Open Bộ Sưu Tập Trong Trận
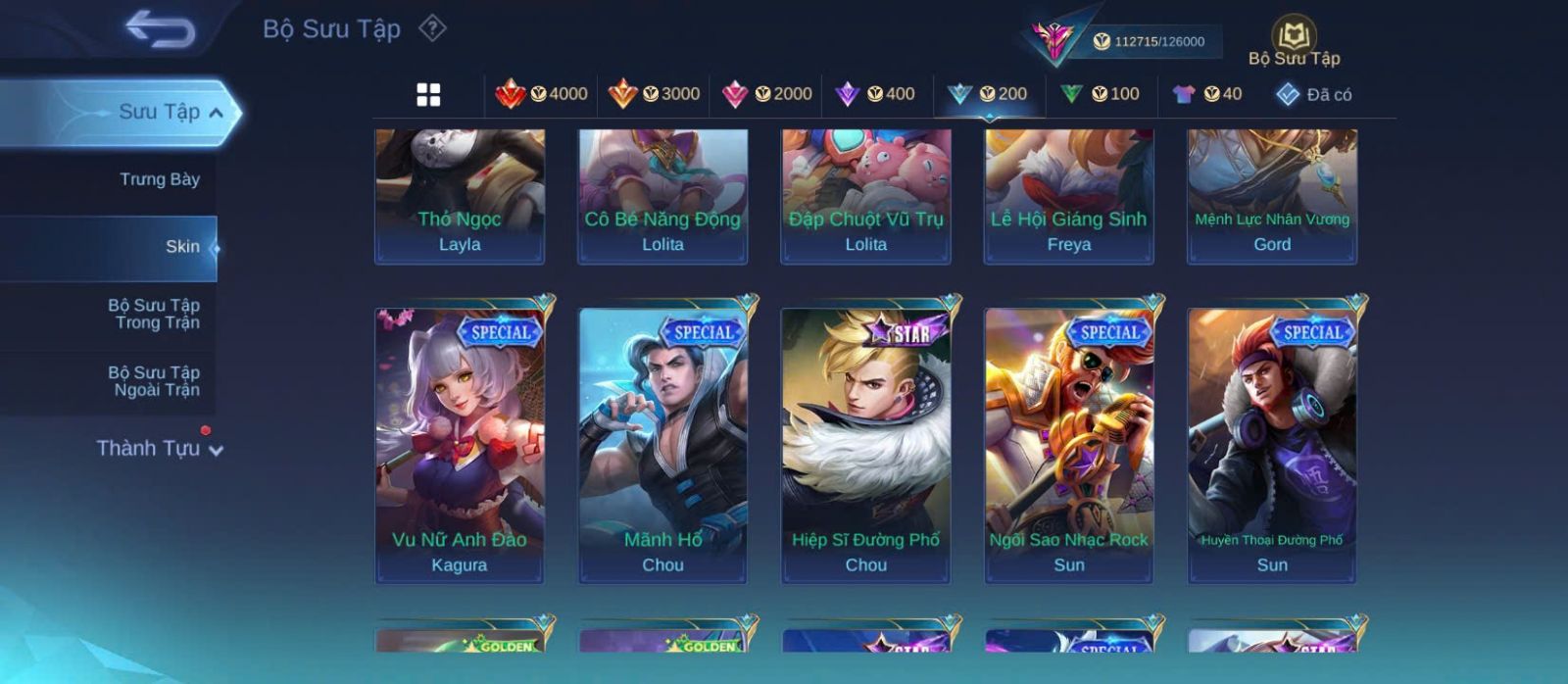 tap(154, 314)
